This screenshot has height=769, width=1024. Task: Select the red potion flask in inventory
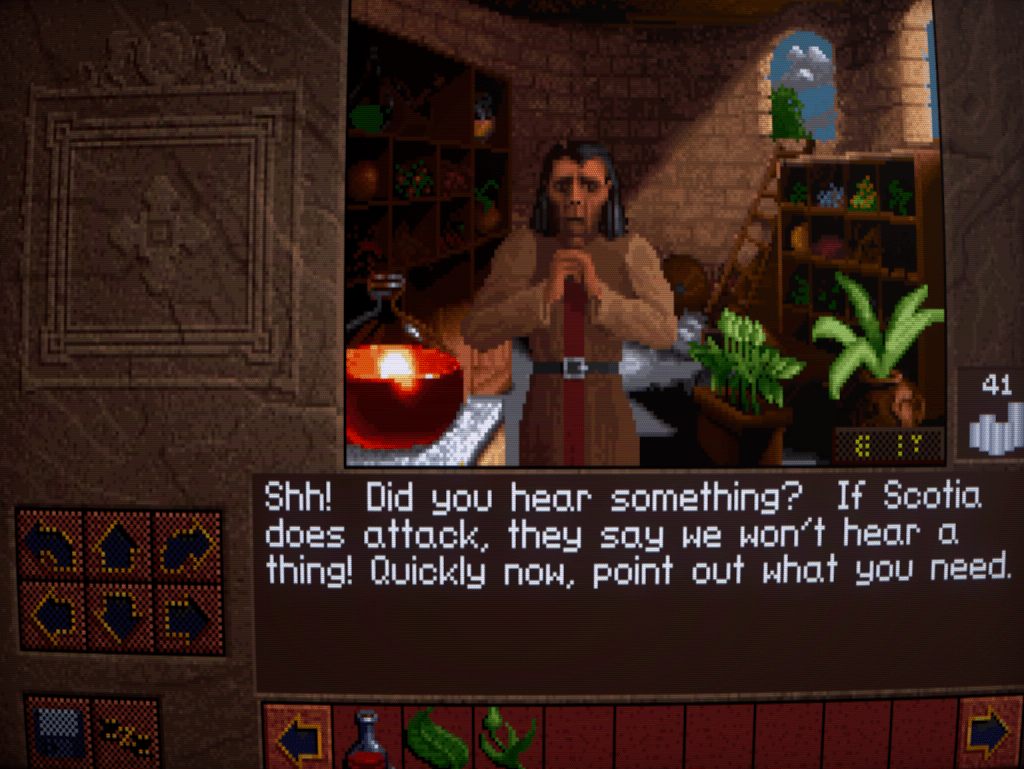(367, 738)
